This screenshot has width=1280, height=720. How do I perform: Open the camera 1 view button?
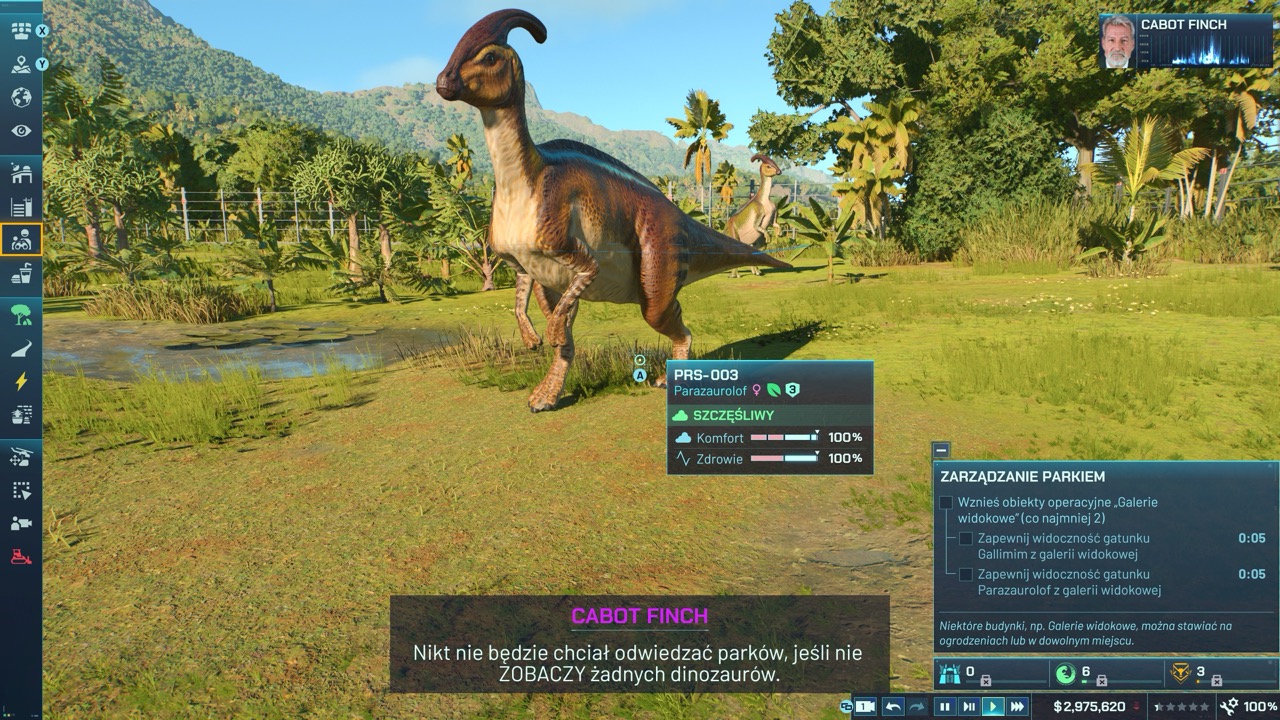(x=864, y=707)
